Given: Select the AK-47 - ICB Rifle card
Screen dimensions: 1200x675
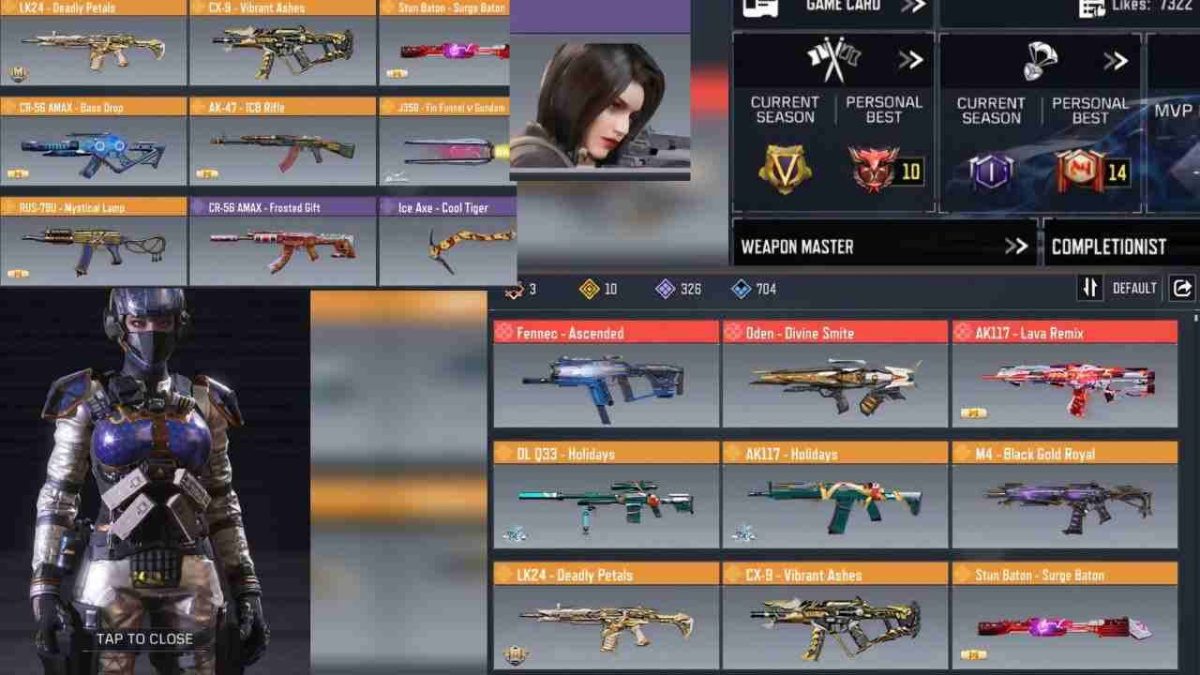Looking at the screenshot, I should point(283,142).
